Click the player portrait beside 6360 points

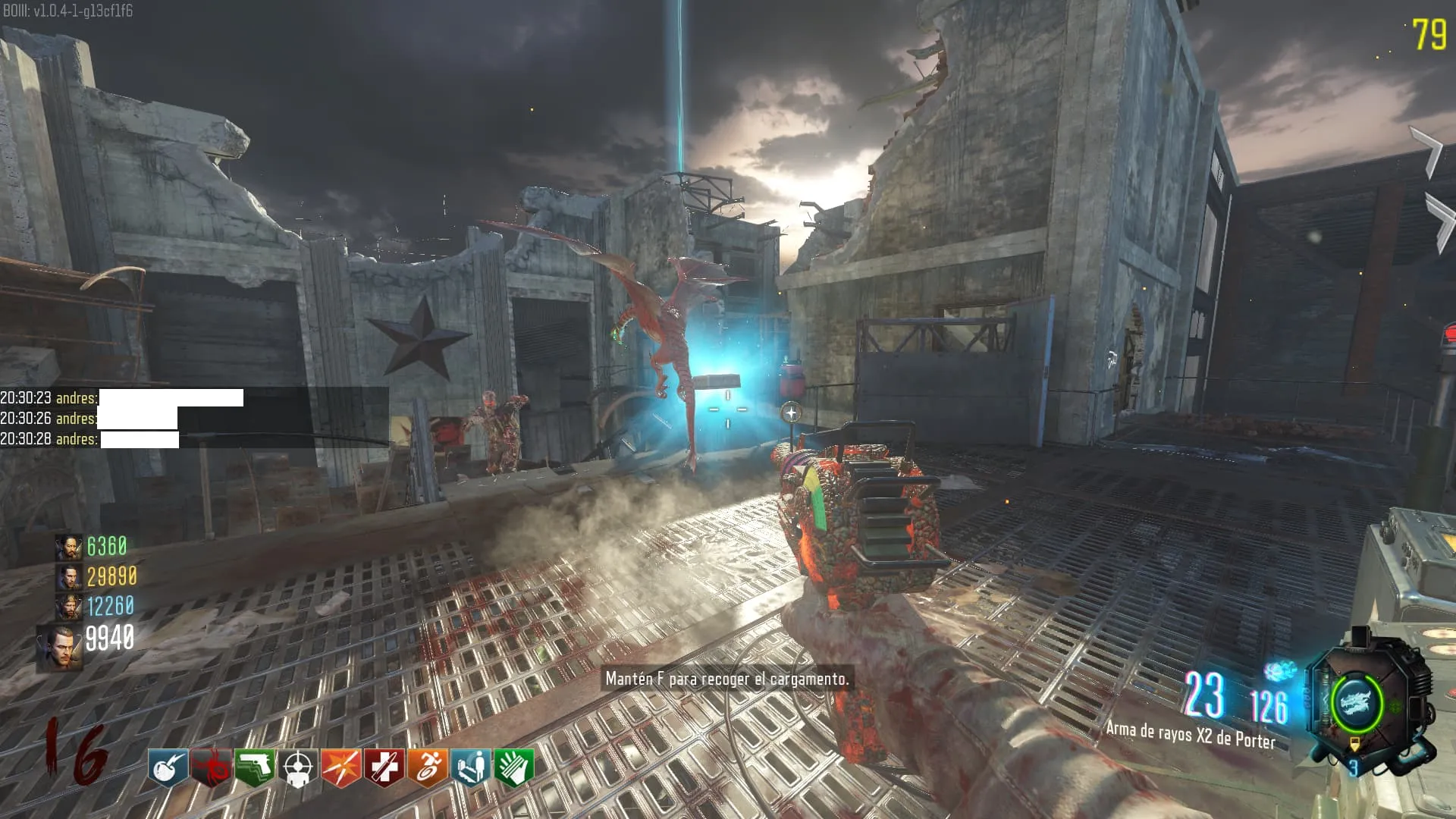(67, 547)
